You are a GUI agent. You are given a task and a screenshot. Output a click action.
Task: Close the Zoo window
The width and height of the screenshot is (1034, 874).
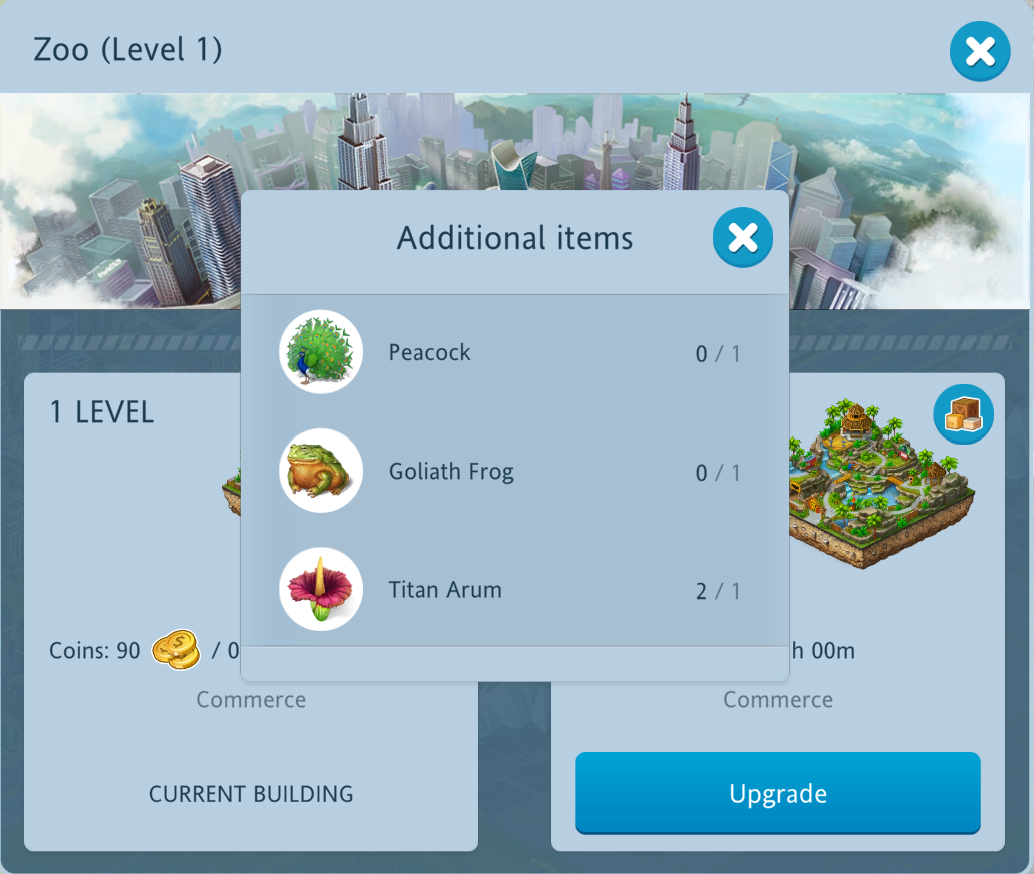(979, 51)
